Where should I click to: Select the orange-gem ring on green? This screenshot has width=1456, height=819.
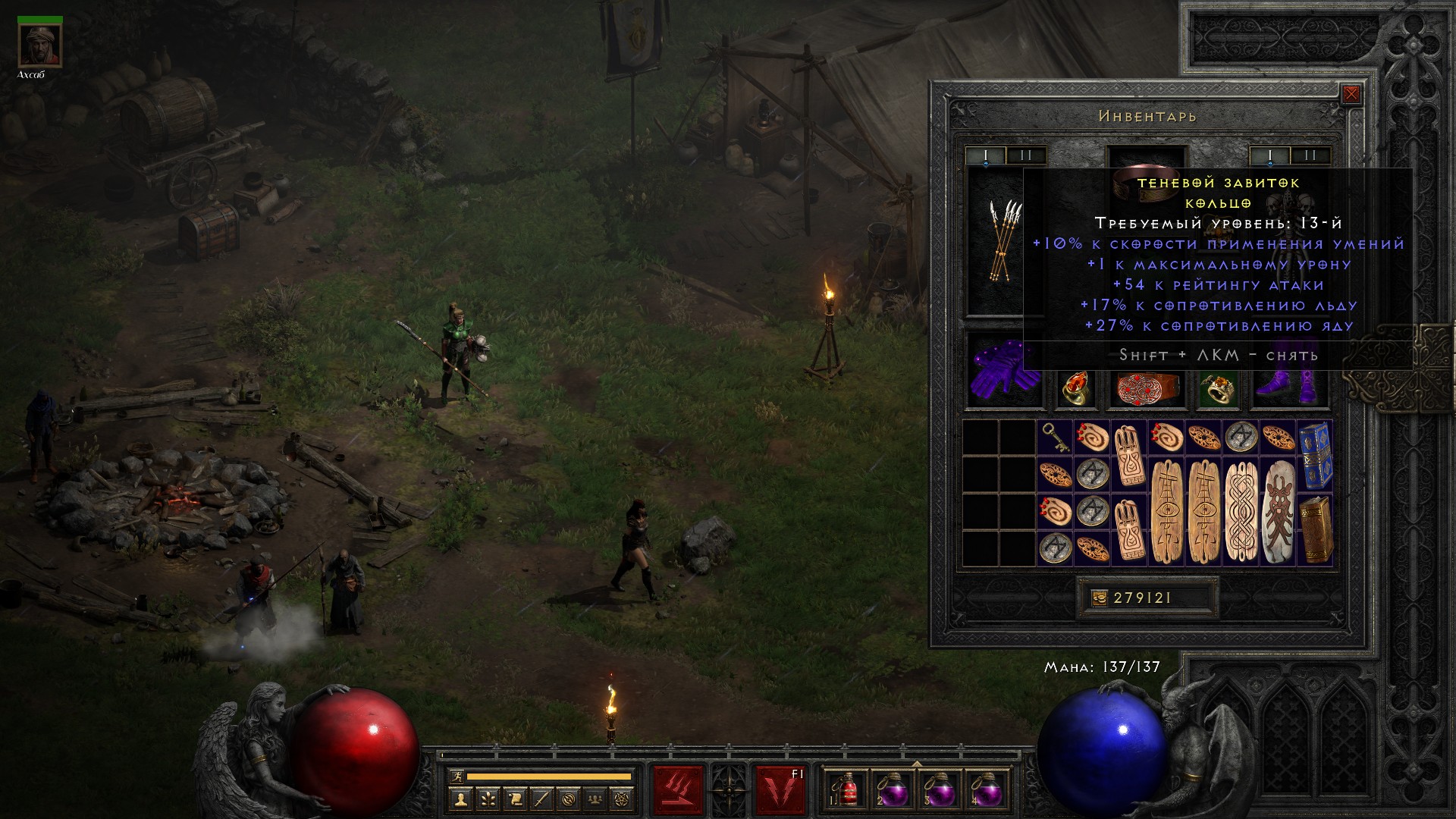pyautogui.click(x=1218, y=388)
